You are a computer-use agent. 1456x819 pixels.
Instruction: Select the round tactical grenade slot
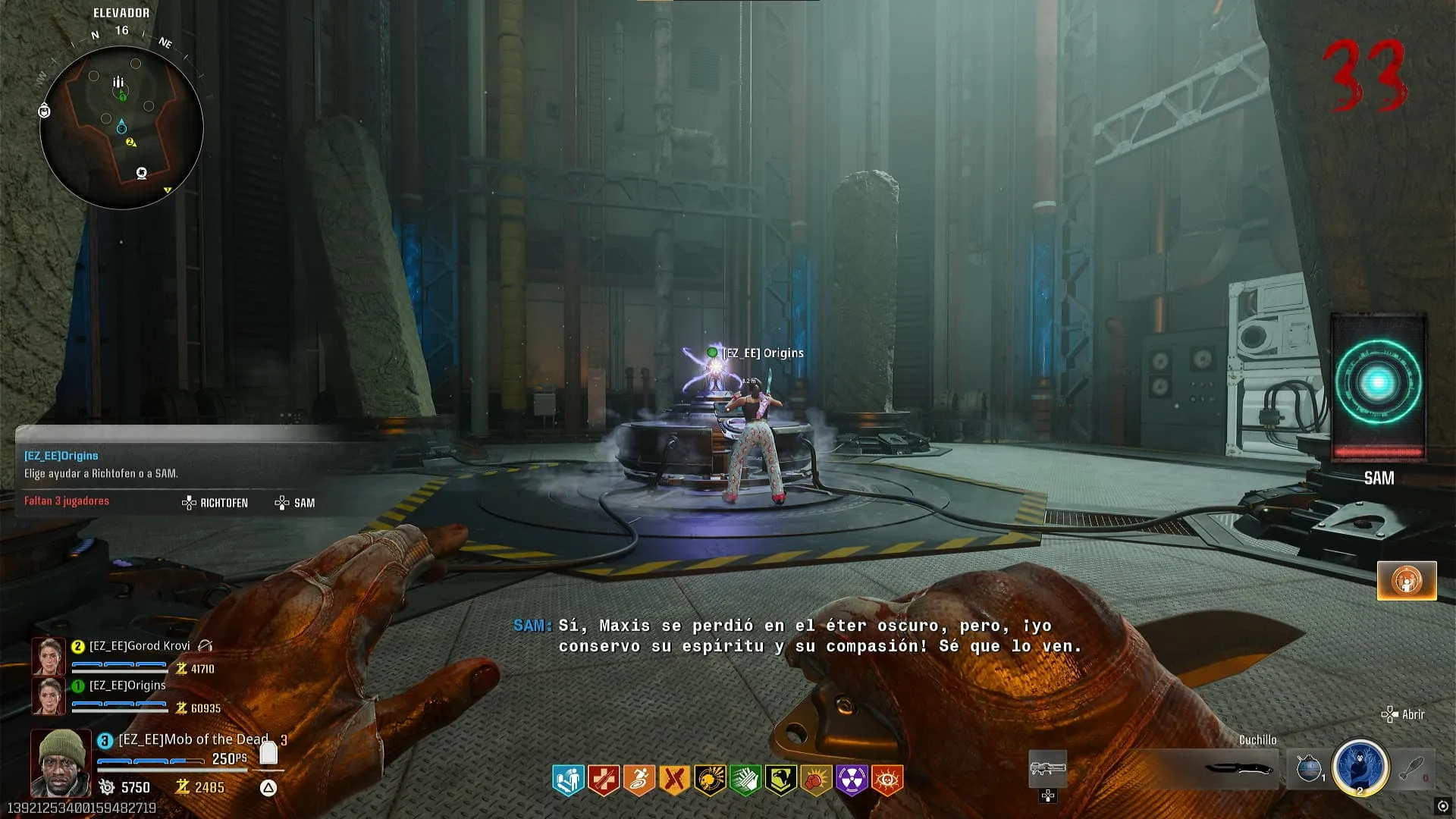point(1310,768)
